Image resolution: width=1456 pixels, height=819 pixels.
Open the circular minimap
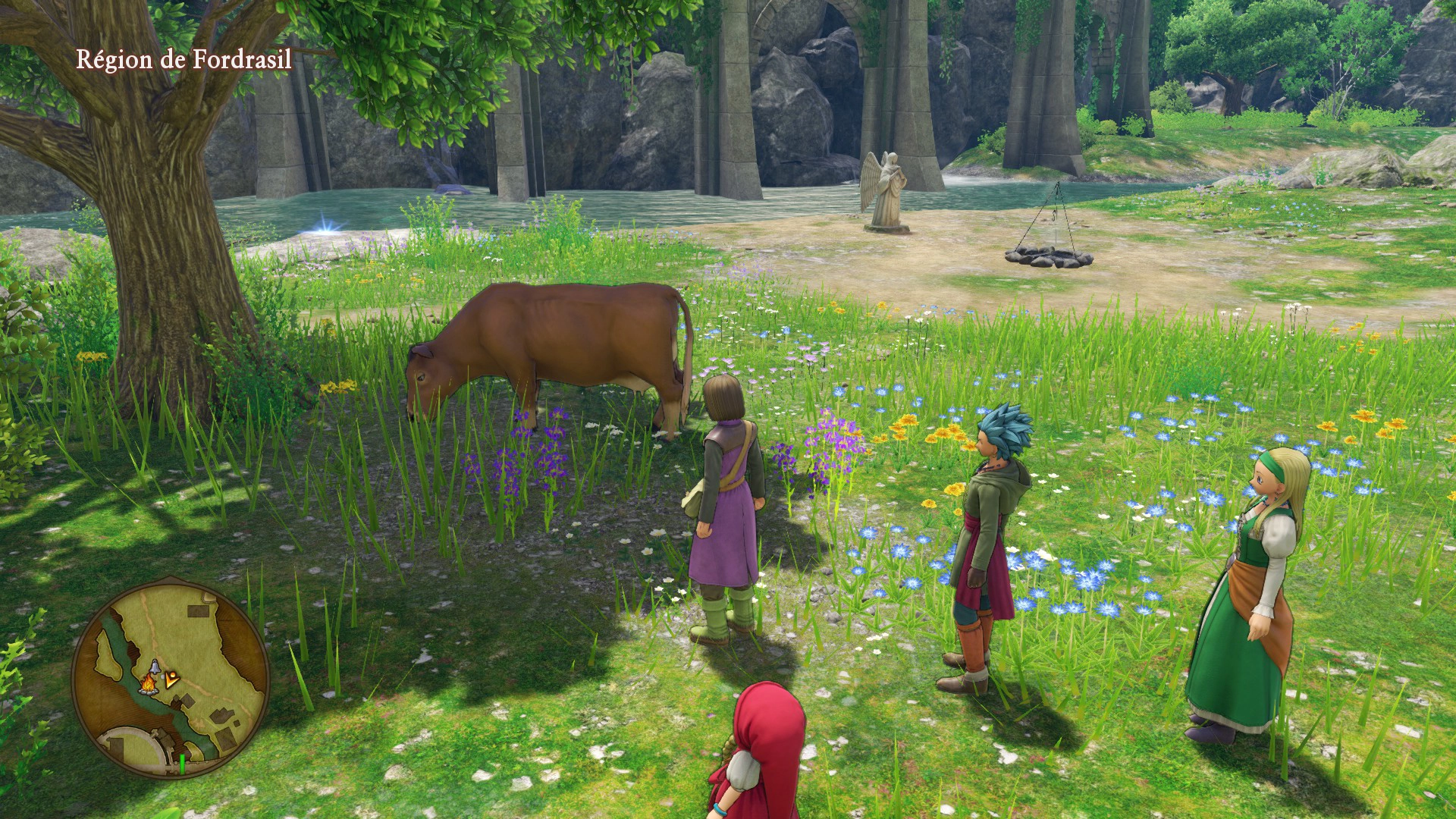(x=171, y=672)
